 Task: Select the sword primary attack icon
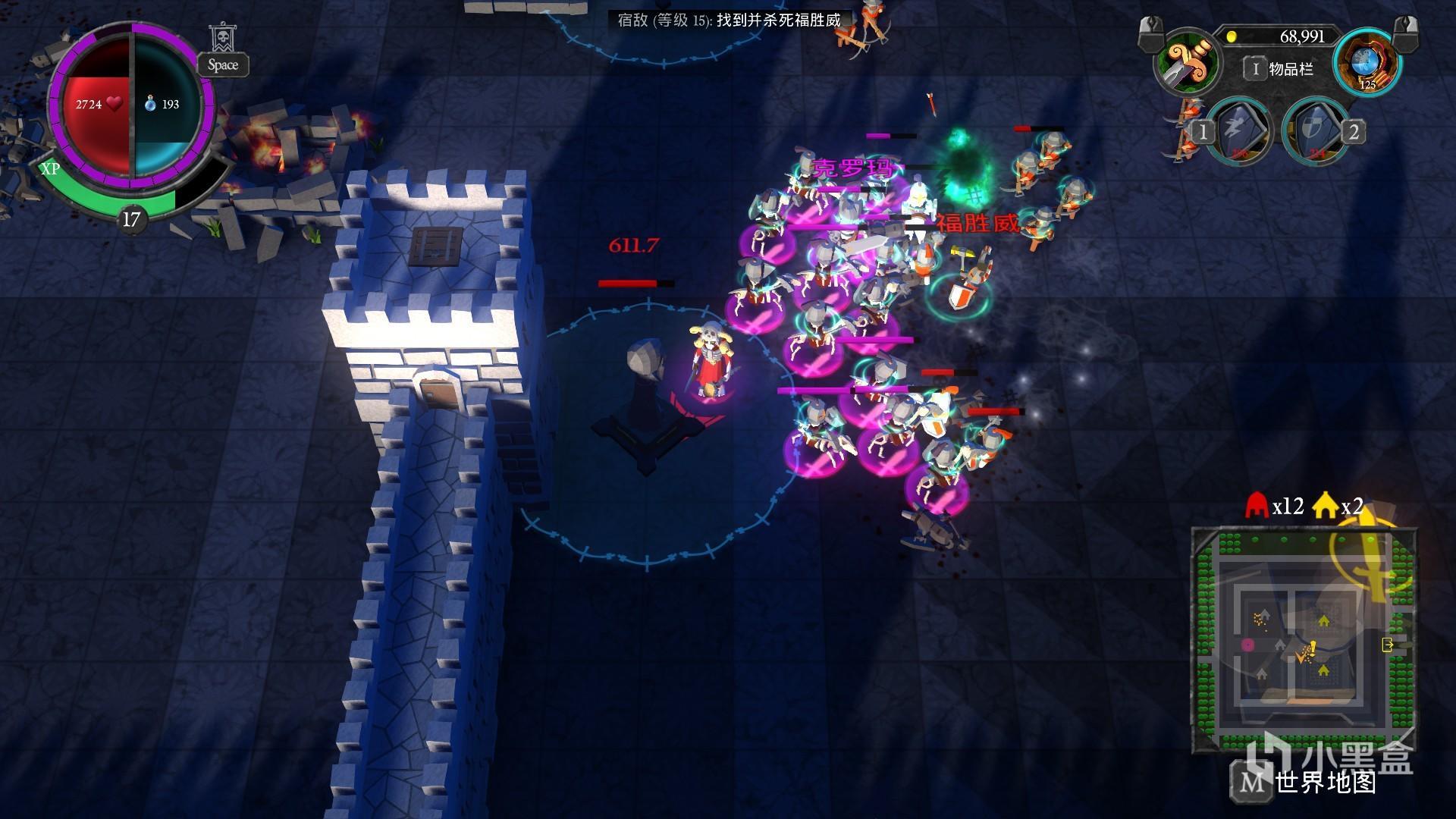1186,61
